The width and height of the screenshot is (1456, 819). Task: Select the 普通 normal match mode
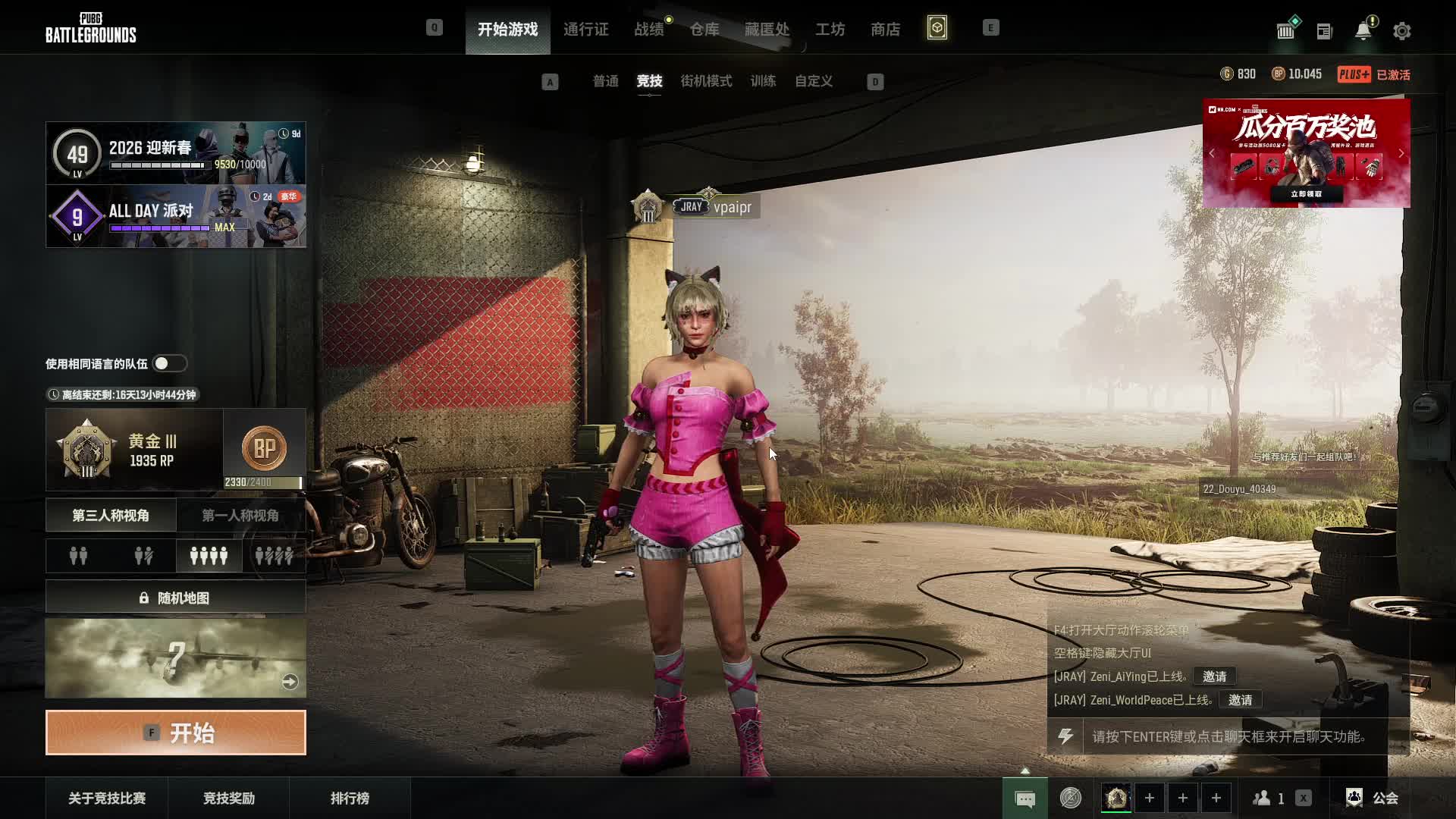tap(605, 81)
